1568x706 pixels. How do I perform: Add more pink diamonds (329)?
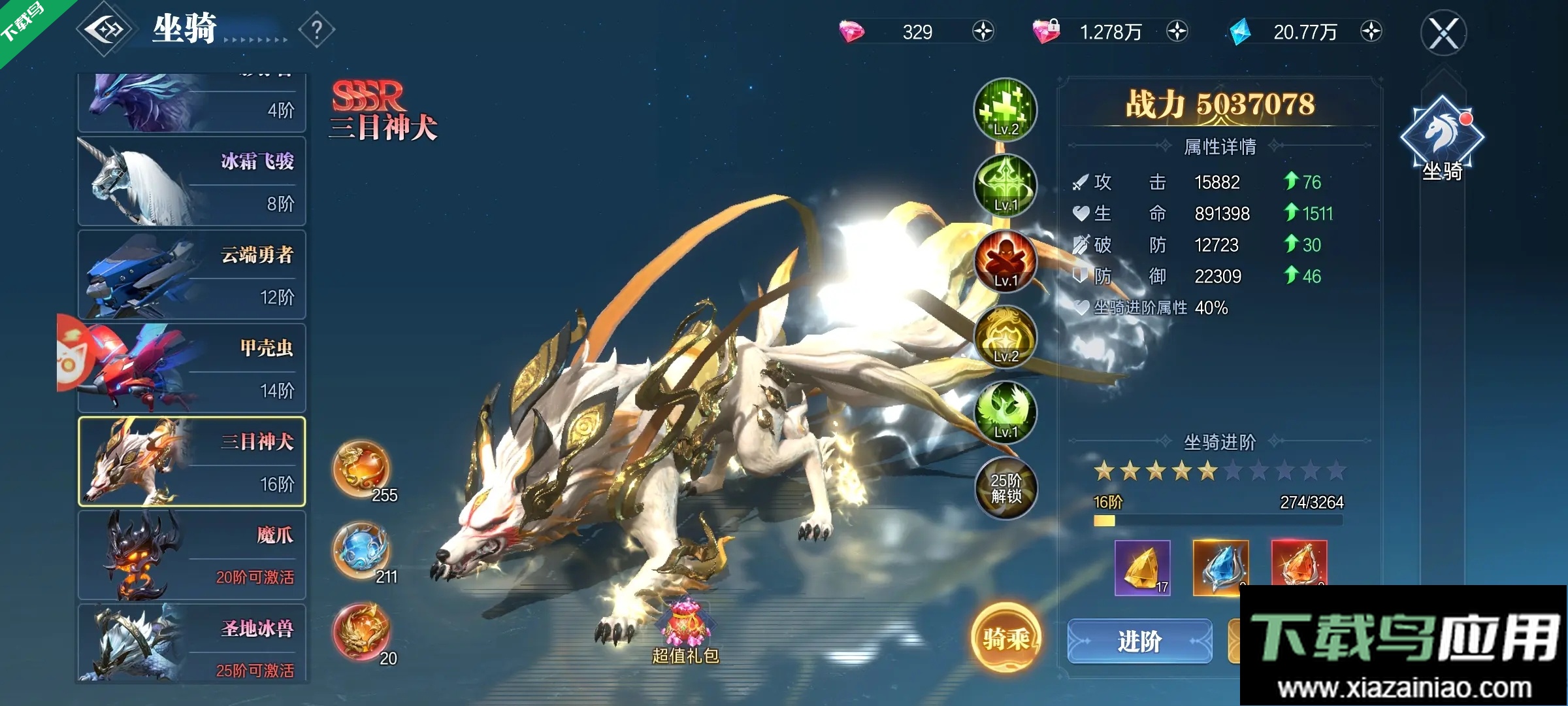(x=983, y=31)
